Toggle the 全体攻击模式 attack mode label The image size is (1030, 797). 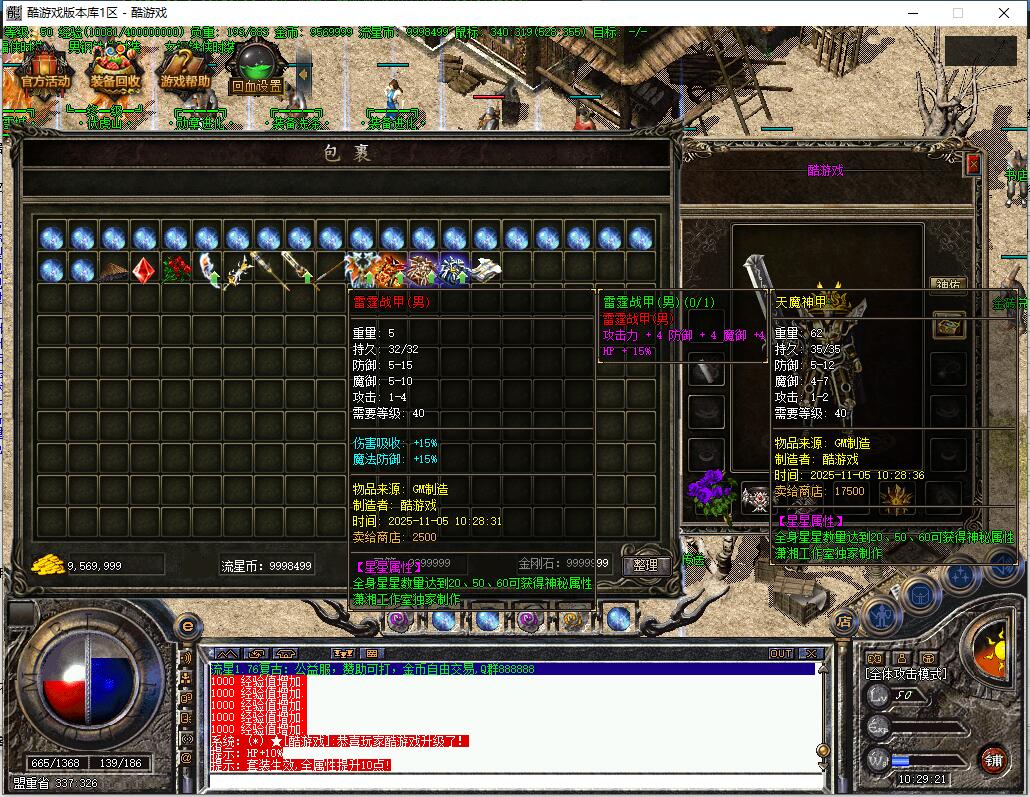tap(906, 674)
